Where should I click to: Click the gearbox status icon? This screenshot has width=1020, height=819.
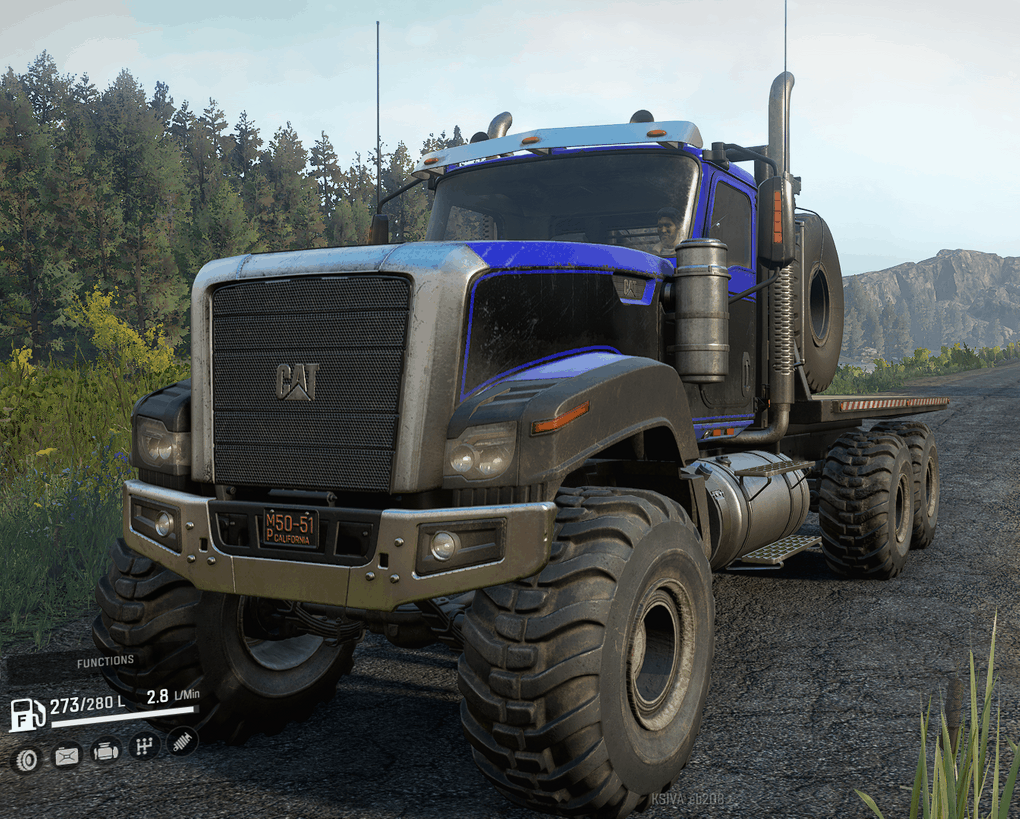coord(144,745)
